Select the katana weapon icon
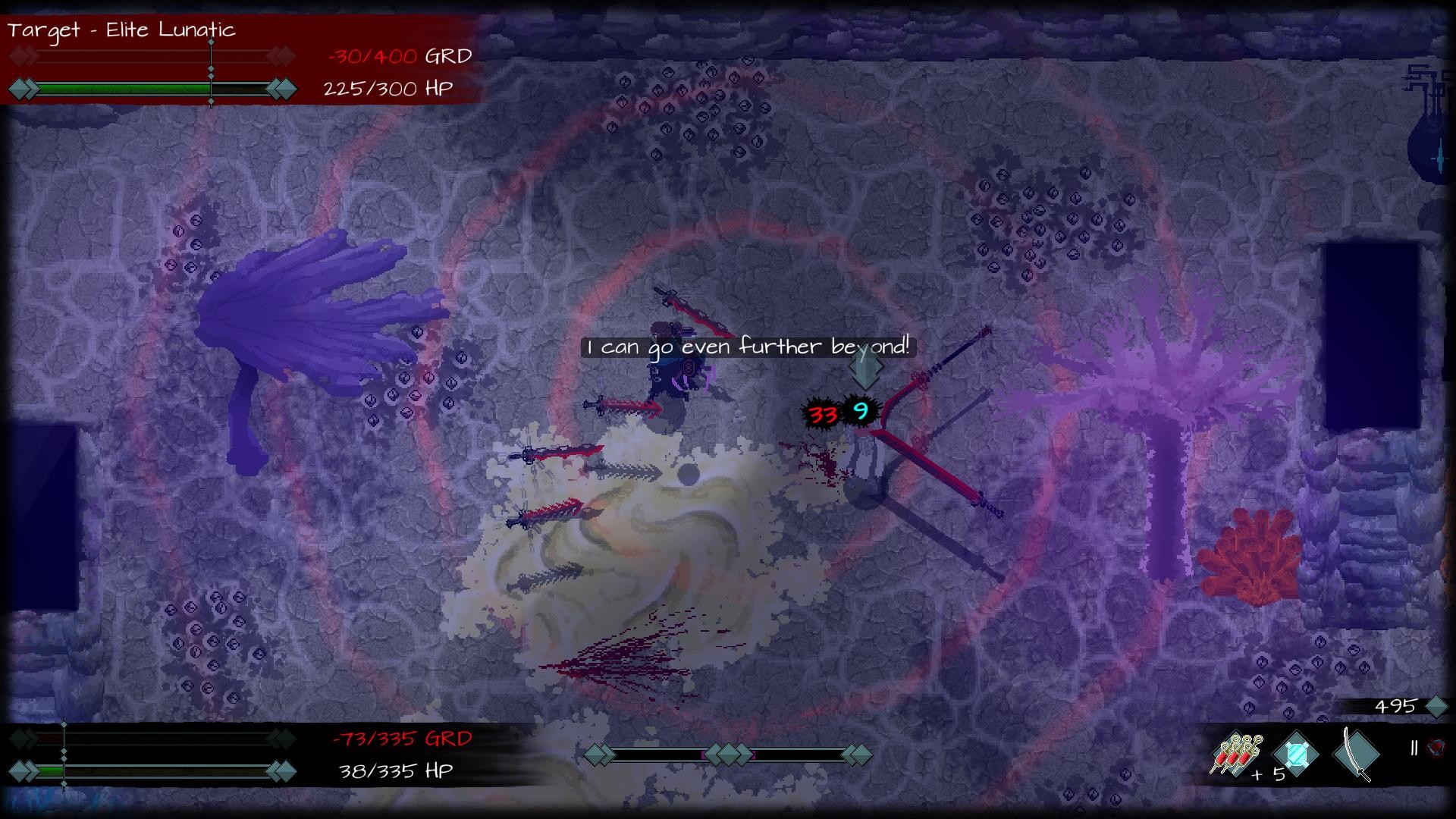The height and width of the screenshot is (819, 1456). [1356, 755]
